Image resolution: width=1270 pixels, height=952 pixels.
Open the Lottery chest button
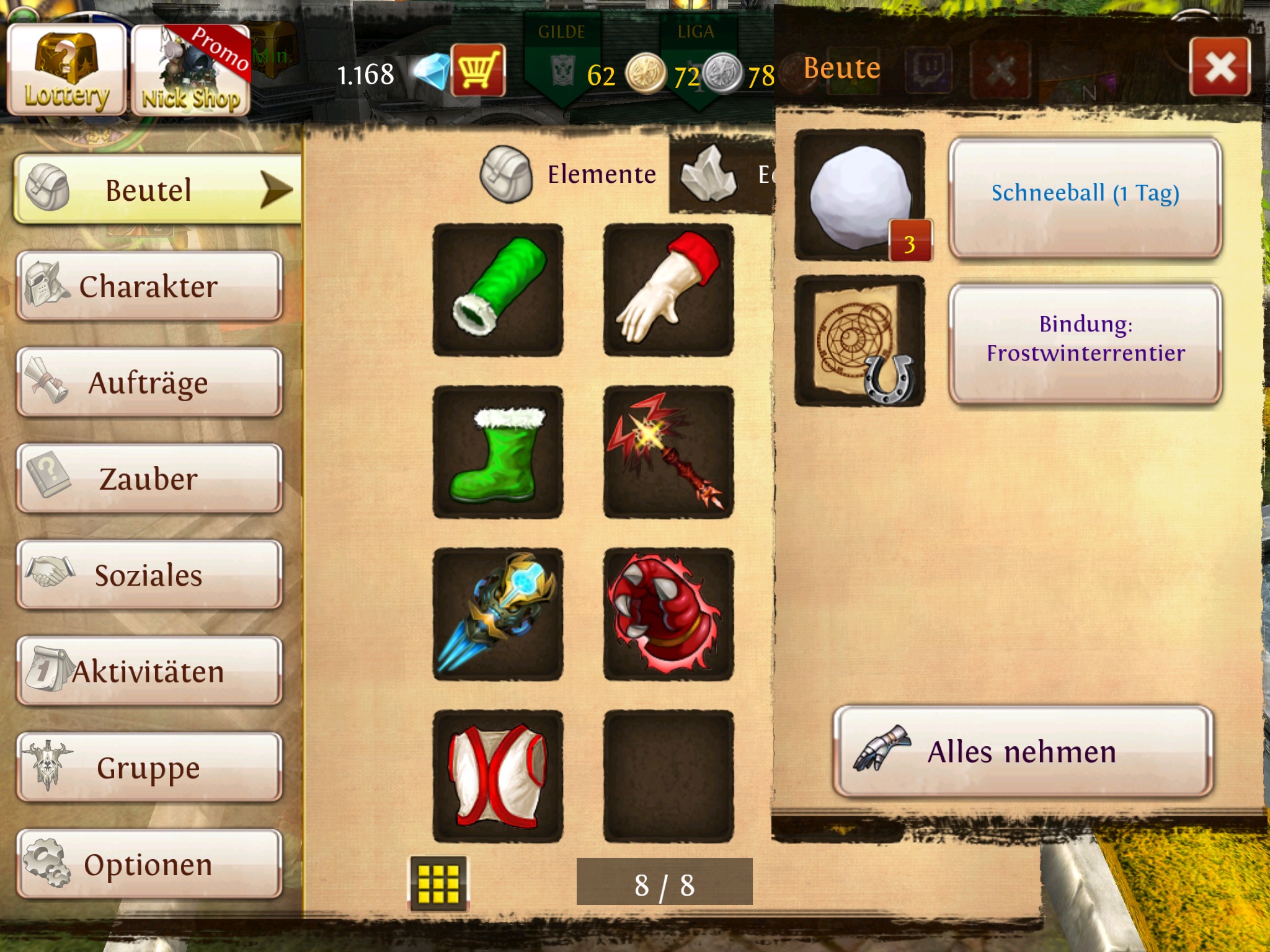66,69
